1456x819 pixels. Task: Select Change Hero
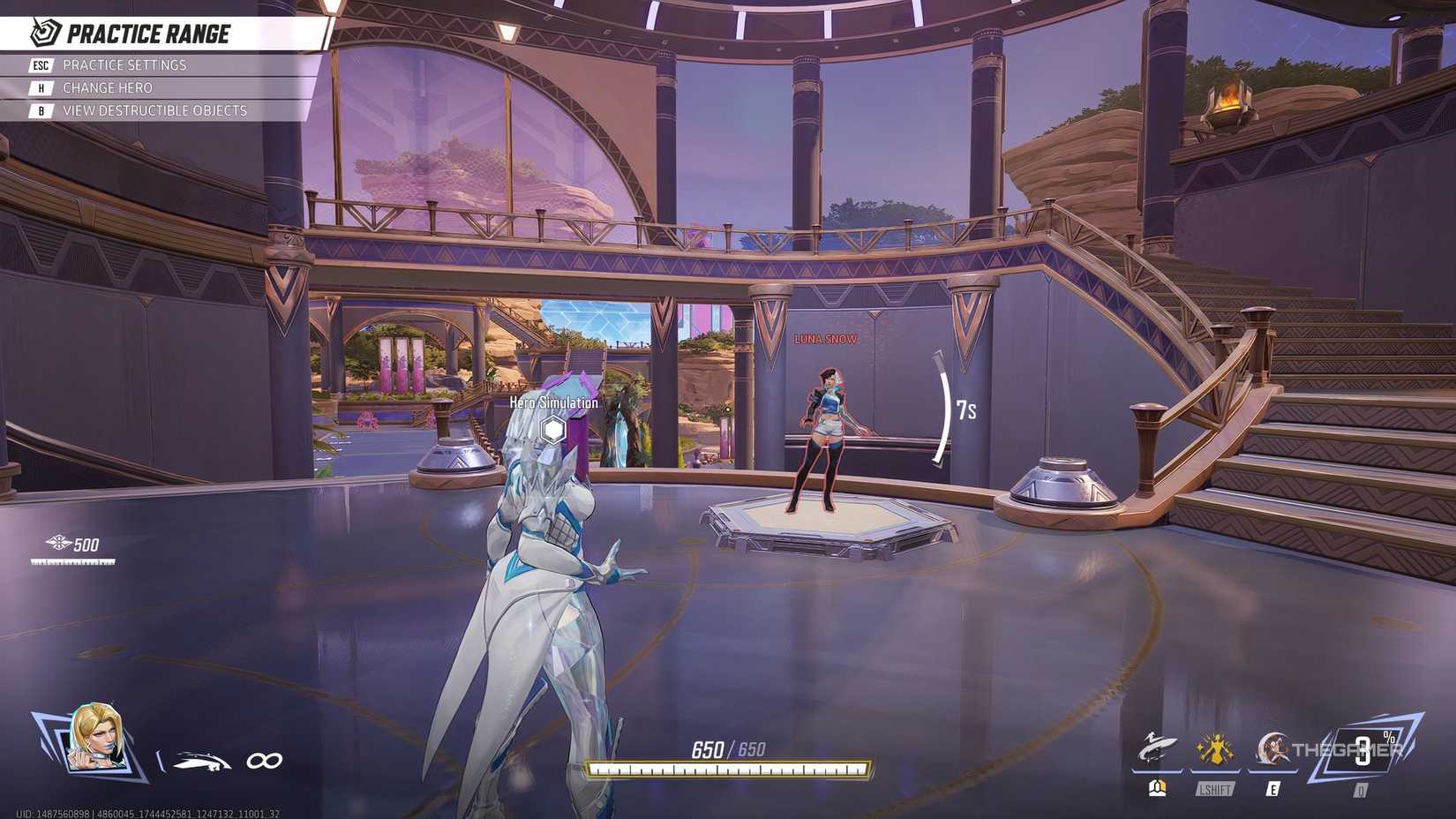107,87
